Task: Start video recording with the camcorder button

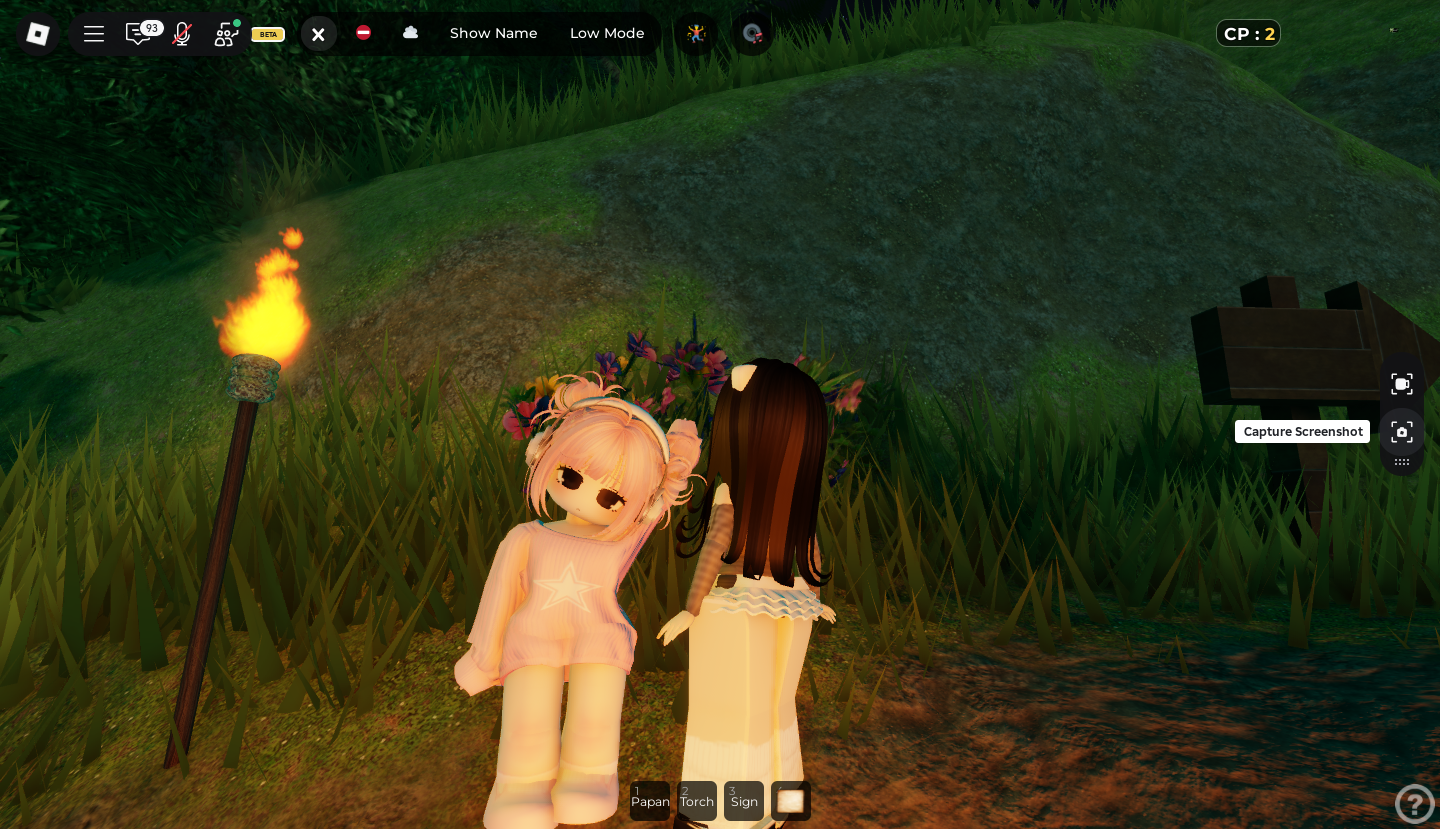Action: [1402, 384]
